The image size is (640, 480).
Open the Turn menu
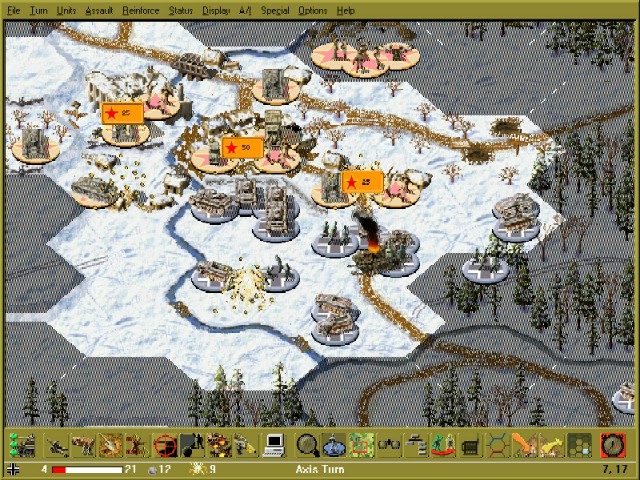coord(39,10)
